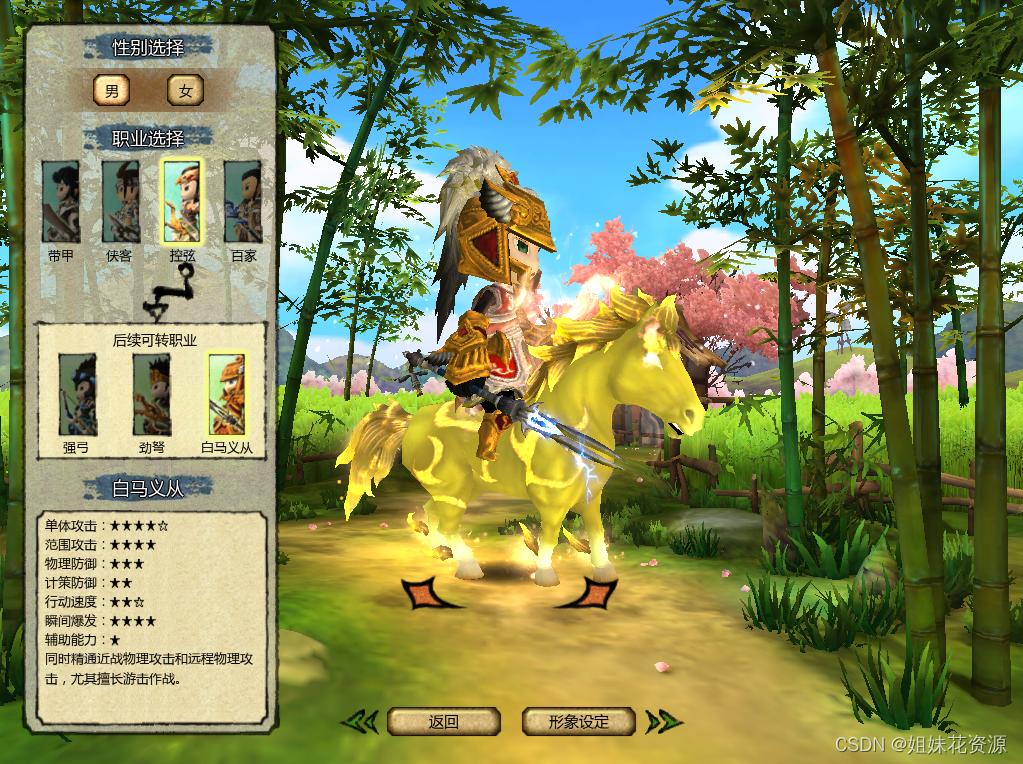
Task: Select the 白马义从 advanced class portrait
Action: pyautogui.click(x=227, y=395)
